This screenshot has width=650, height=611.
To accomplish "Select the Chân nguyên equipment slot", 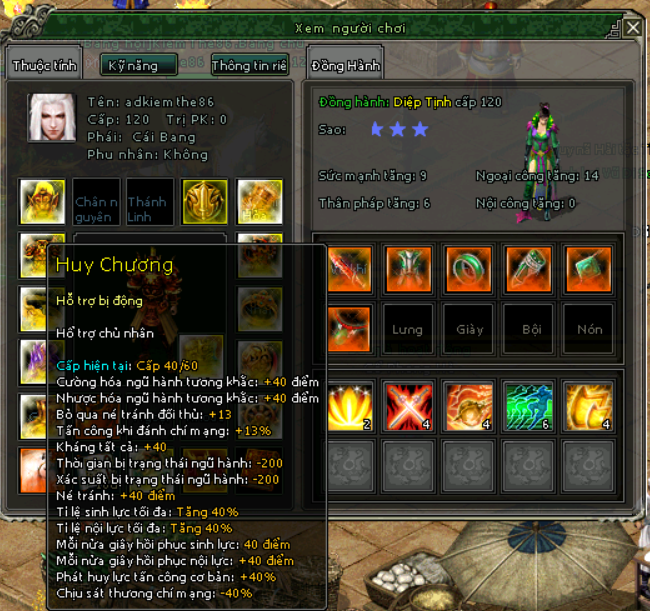I will (x=96, y=202).
